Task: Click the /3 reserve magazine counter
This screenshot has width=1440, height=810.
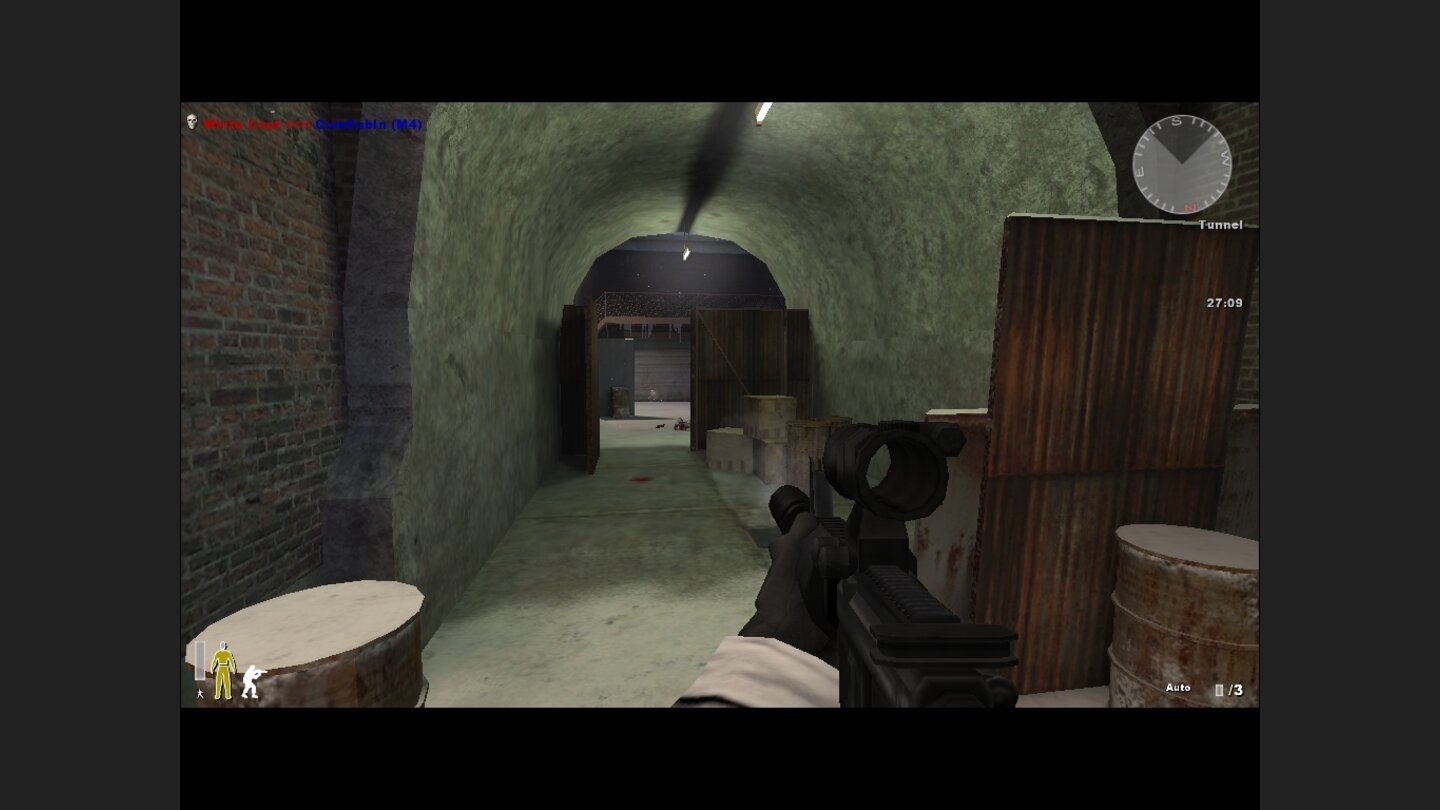Action: pos(1236,688)
